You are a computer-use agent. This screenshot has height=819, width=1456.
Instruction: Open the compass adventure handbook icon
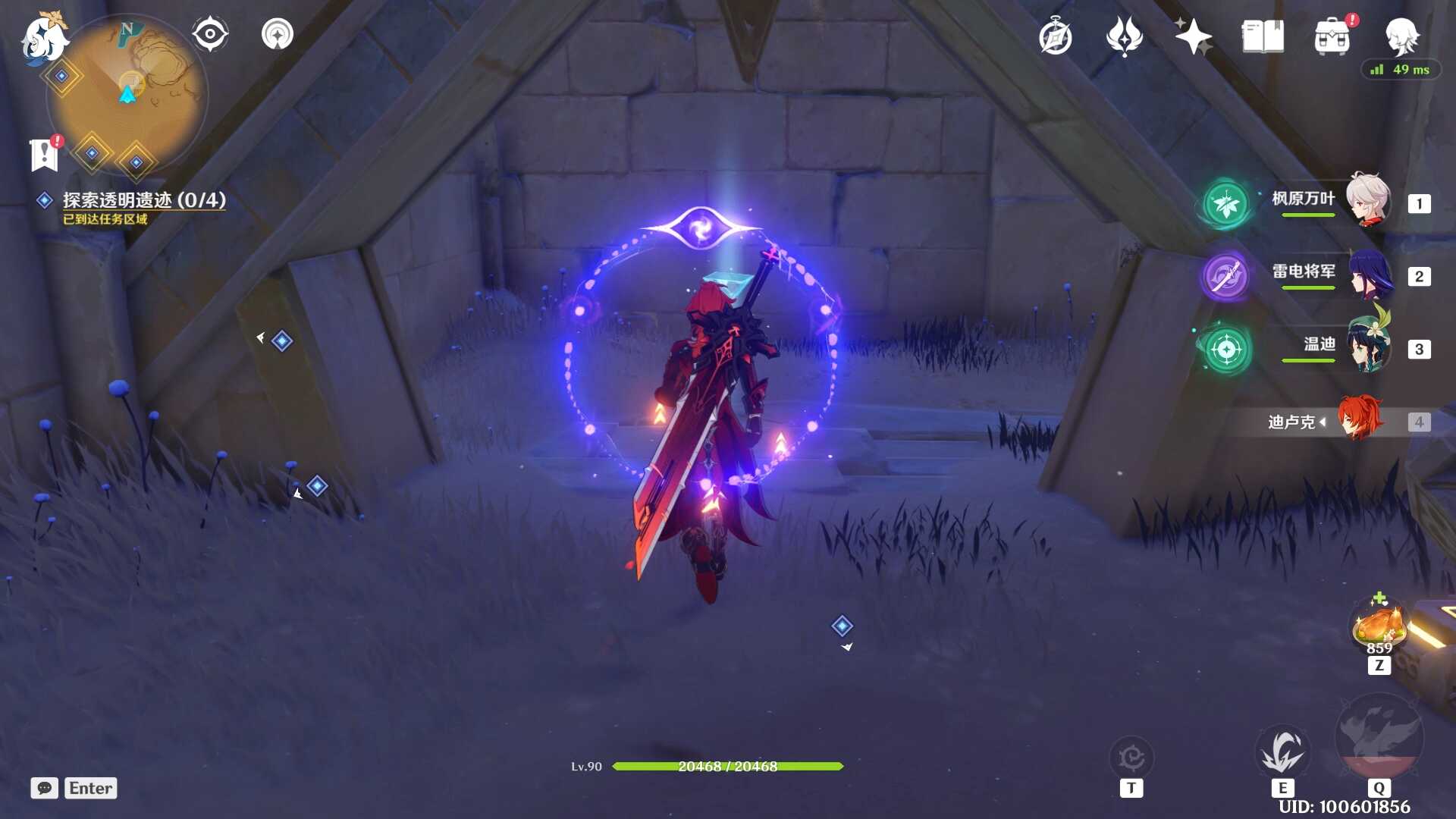coord(1056,36)
